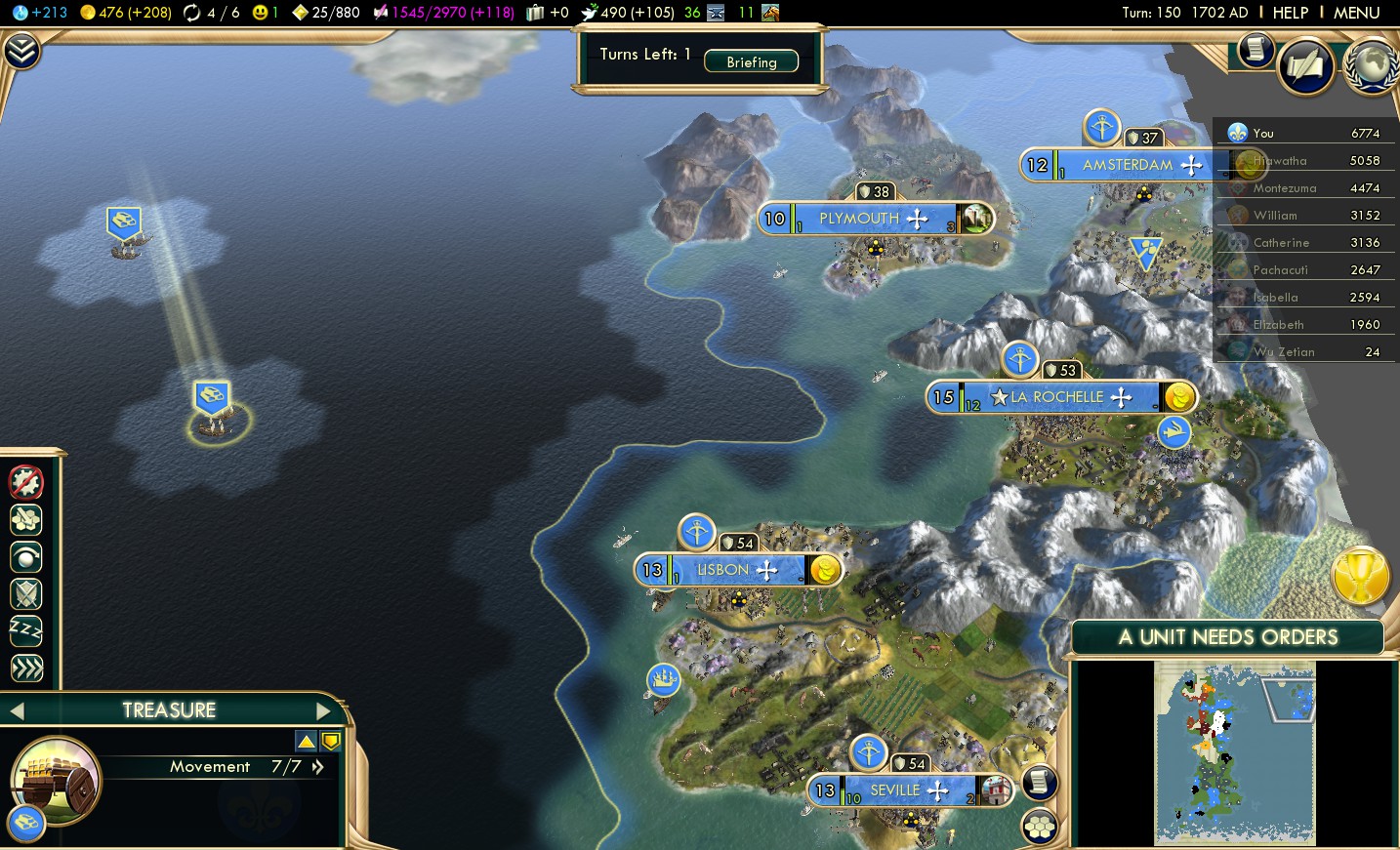The width and height of the screenshot is (1400, 850).
Task: Select the next unit with right arrow
Action: point(324,710)
